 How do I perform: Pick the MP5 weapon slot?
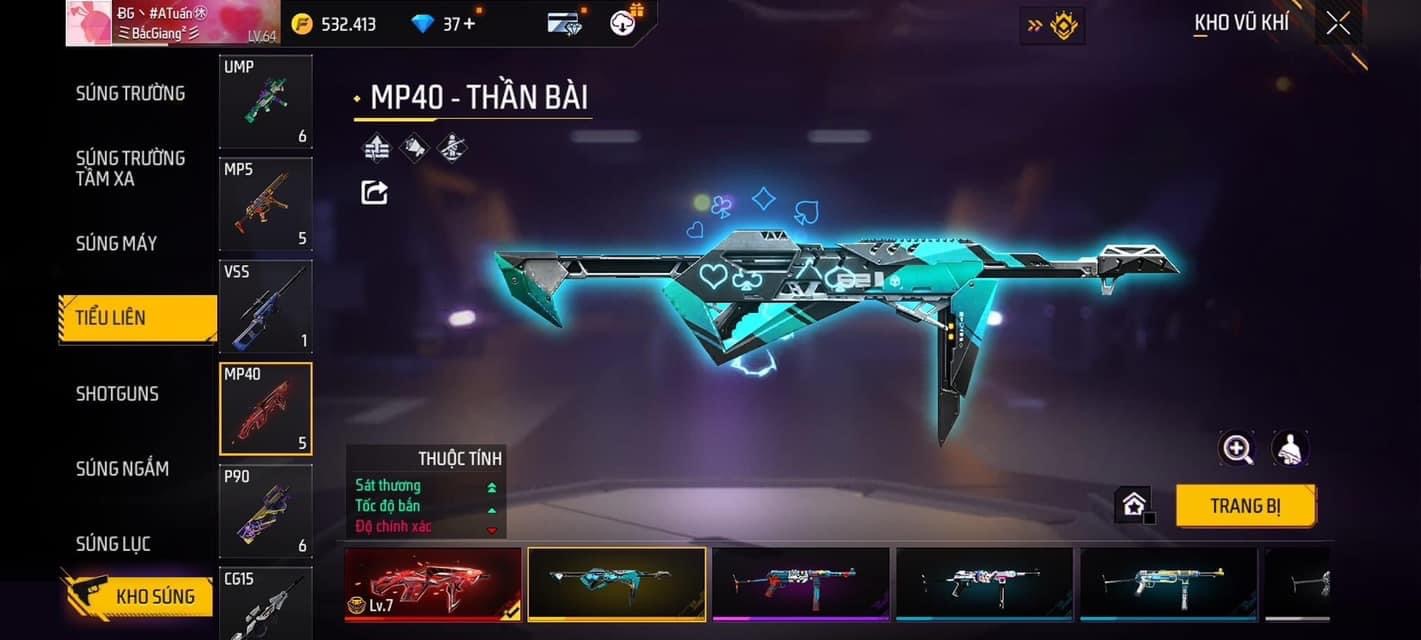[x=266, y=204]
